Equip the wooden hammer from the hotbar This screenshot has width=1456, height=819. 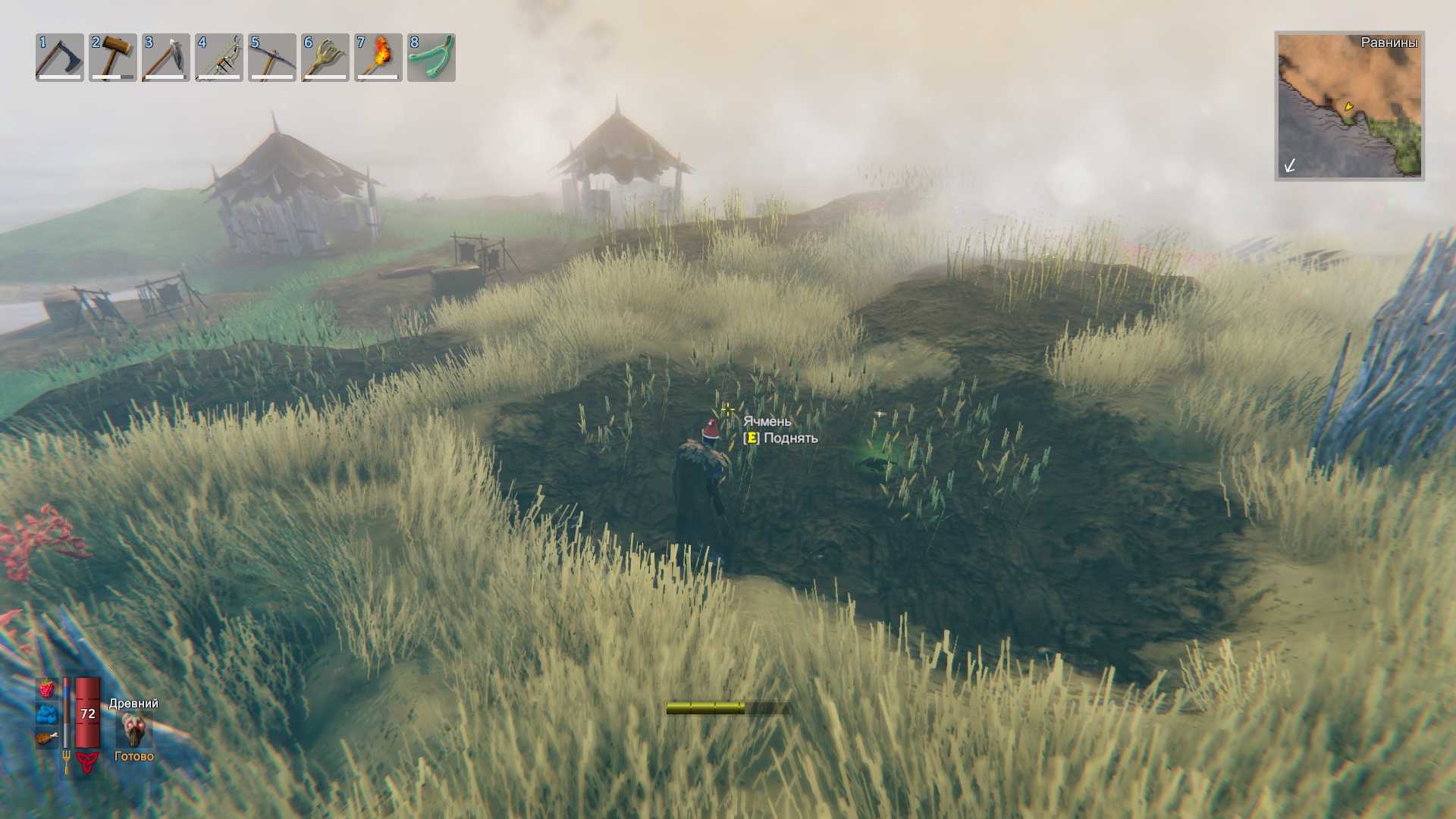coord(112,57)
